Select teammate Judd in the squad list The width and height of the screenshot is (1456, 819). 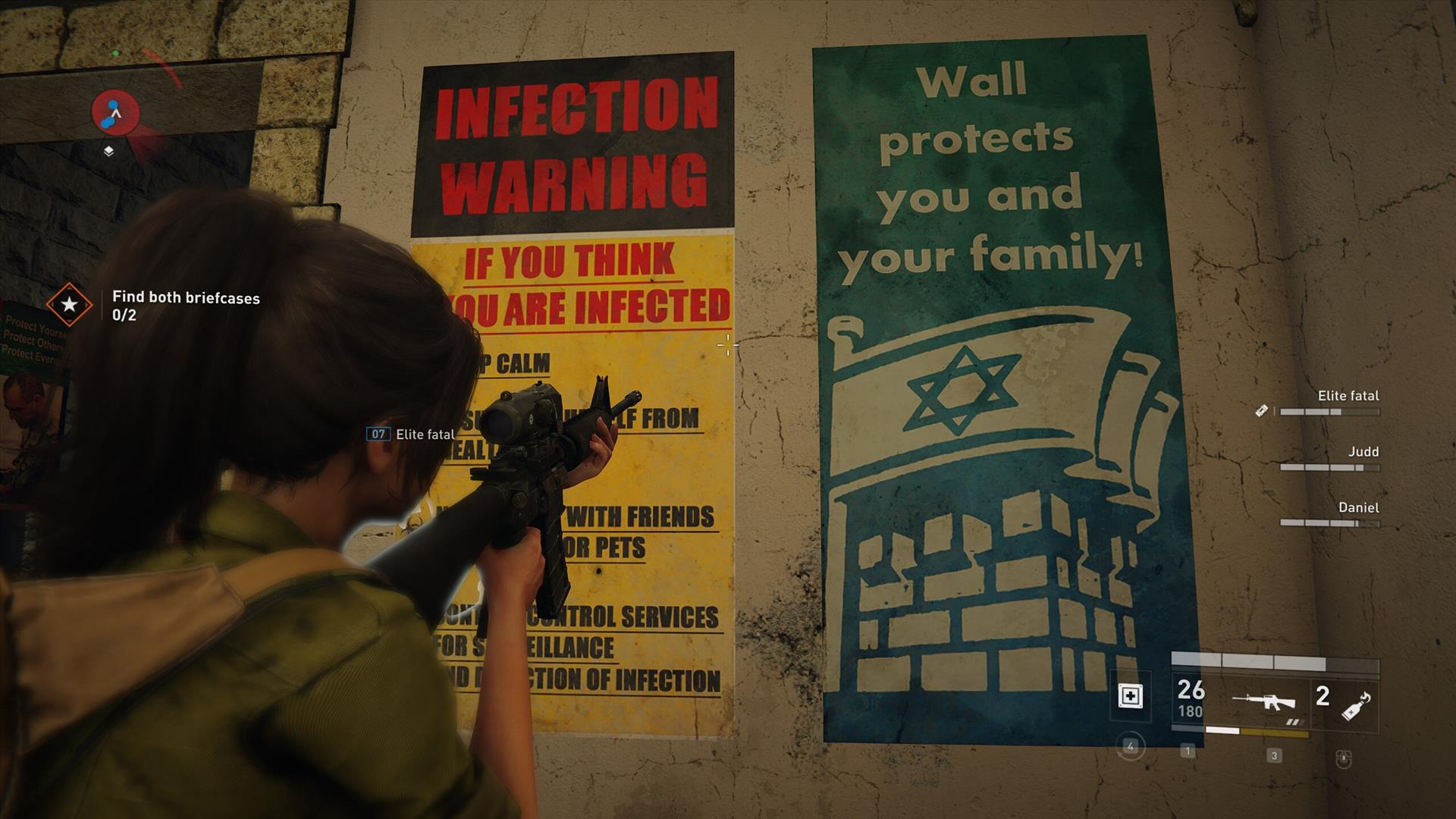click(1362, 452)
